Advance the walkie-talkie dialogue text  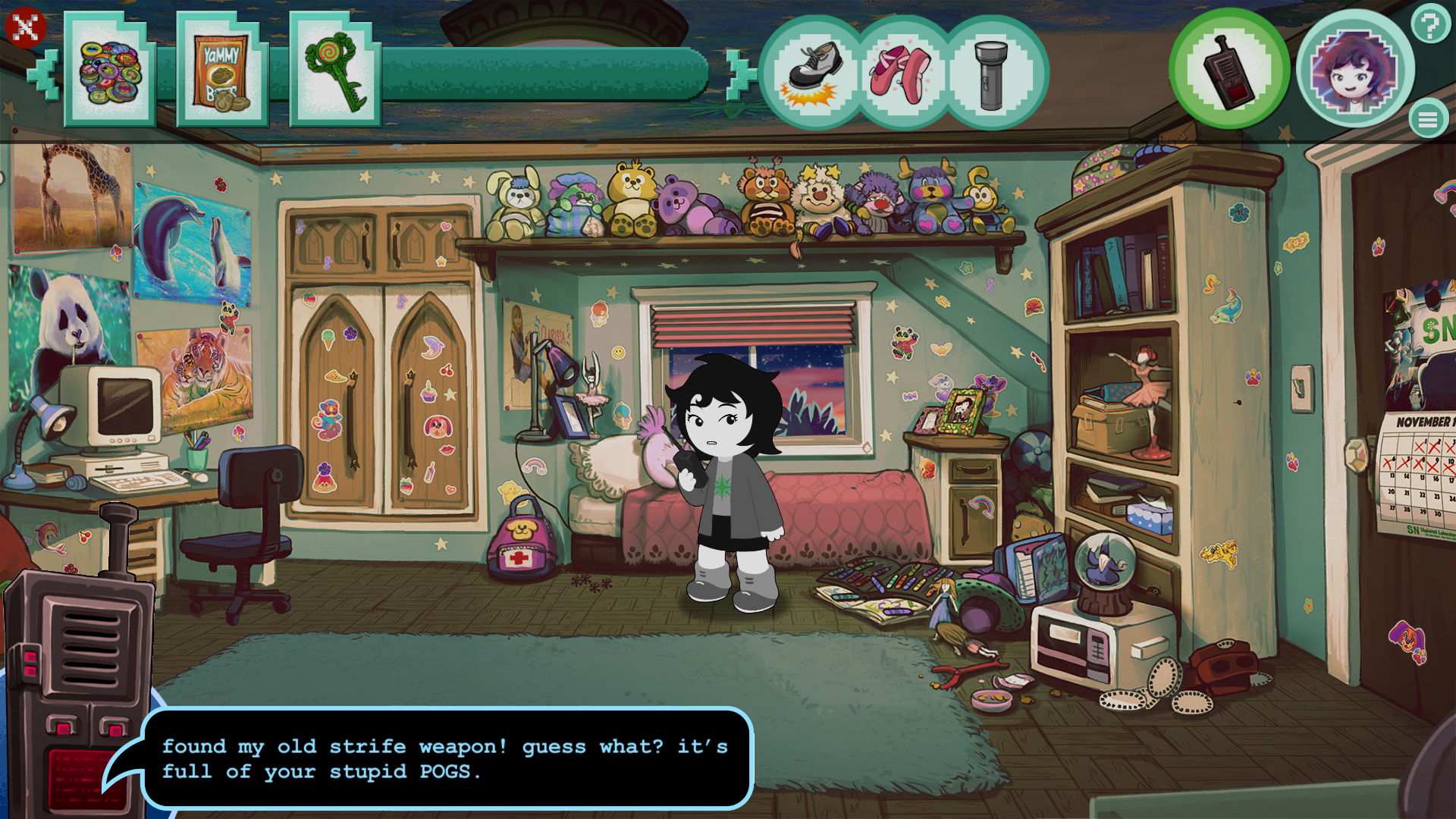pyautogui.click(x=447, y=758)
